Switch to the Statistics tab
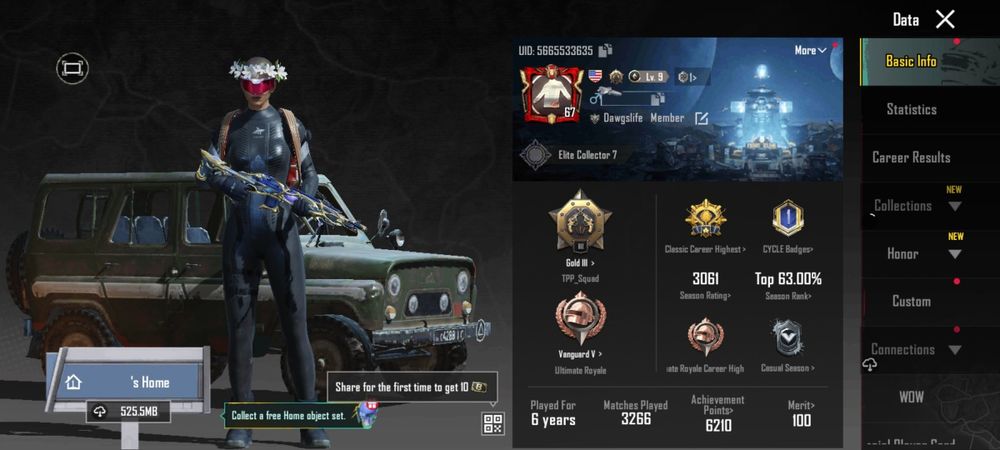This screenshot has width=1000, height=450. (x=911, y=109)
